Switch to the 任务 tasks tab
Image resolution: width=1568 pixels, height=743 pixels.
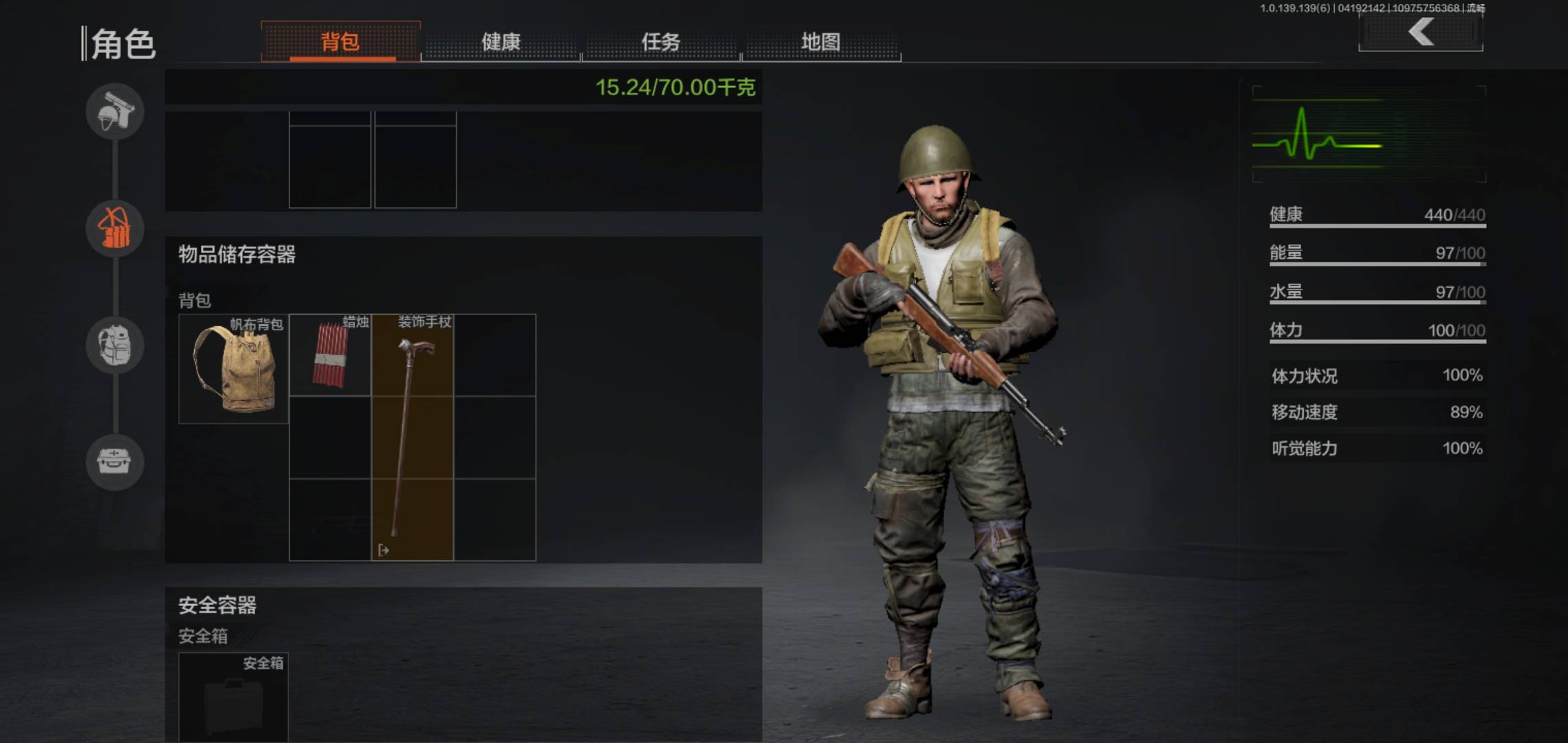click(x=661, y=42)
